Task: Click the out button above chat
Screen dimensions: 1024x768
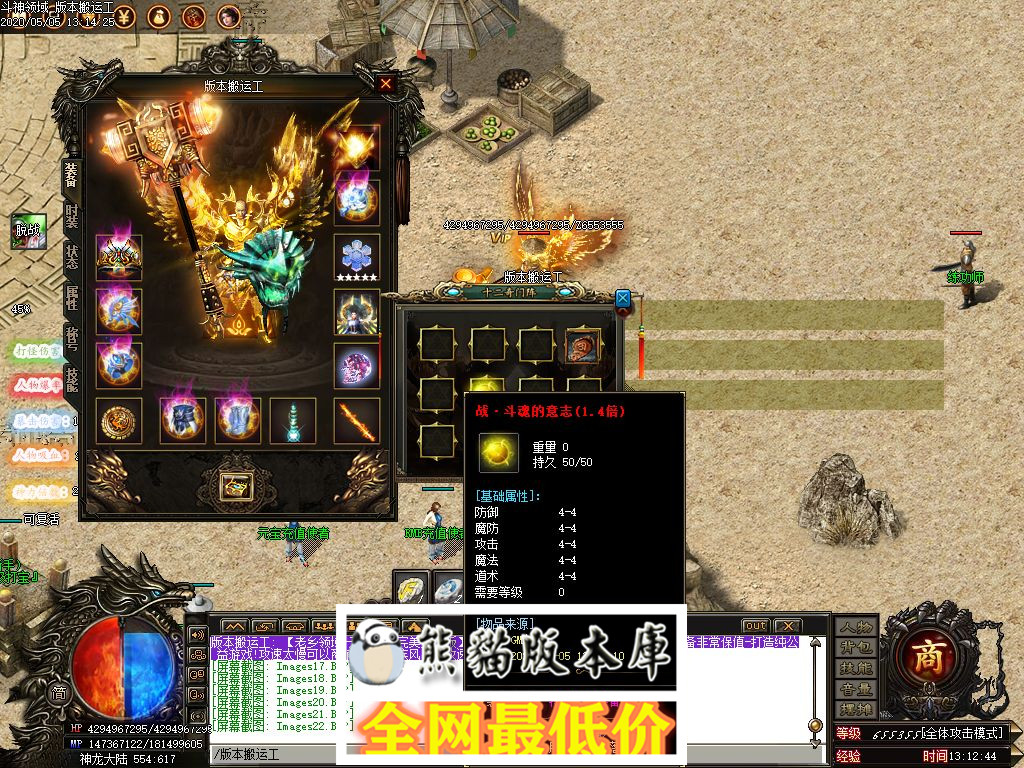Action: click(755, 626)
